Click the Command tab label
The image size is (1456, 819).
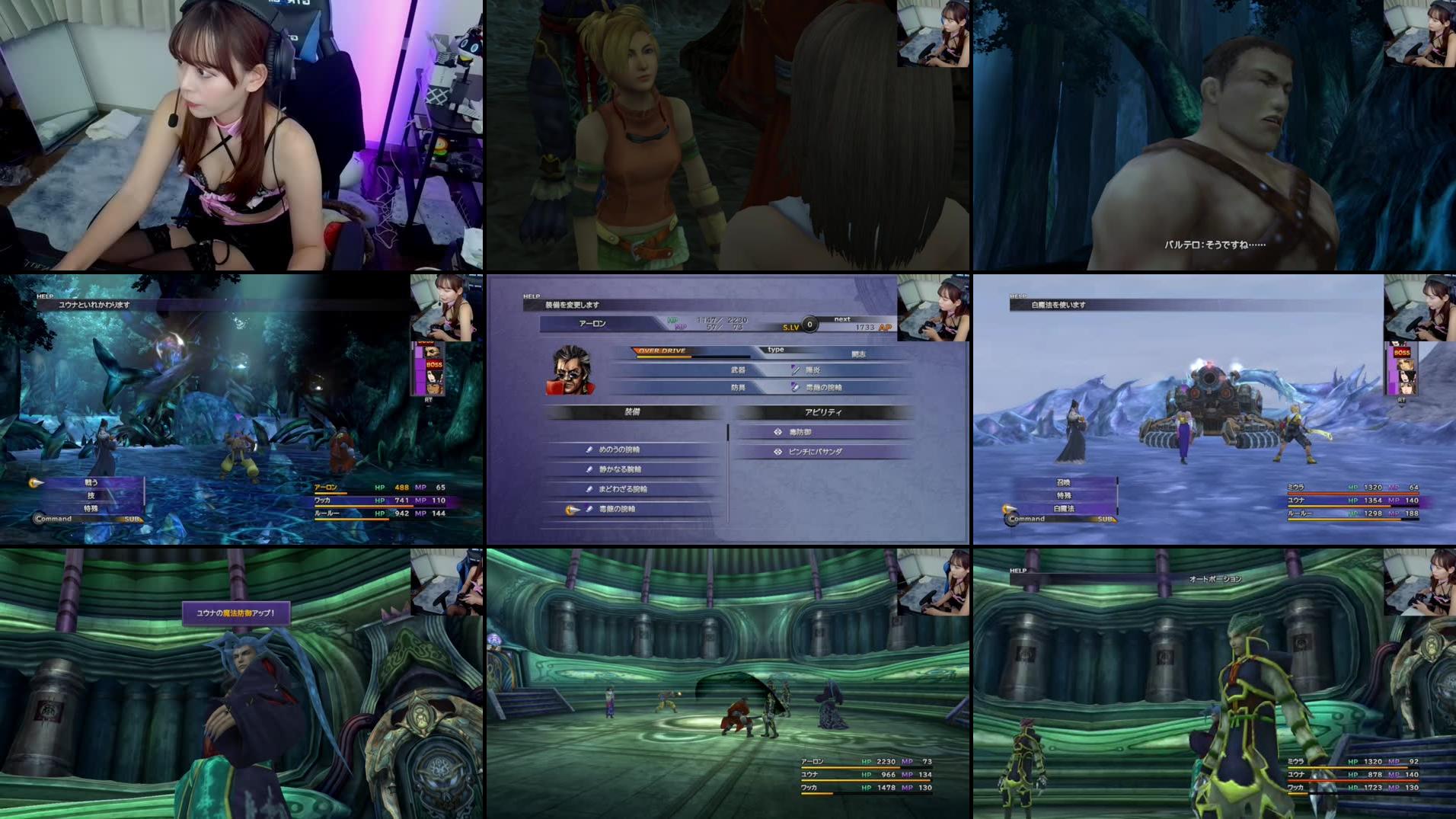coord(53,518)
